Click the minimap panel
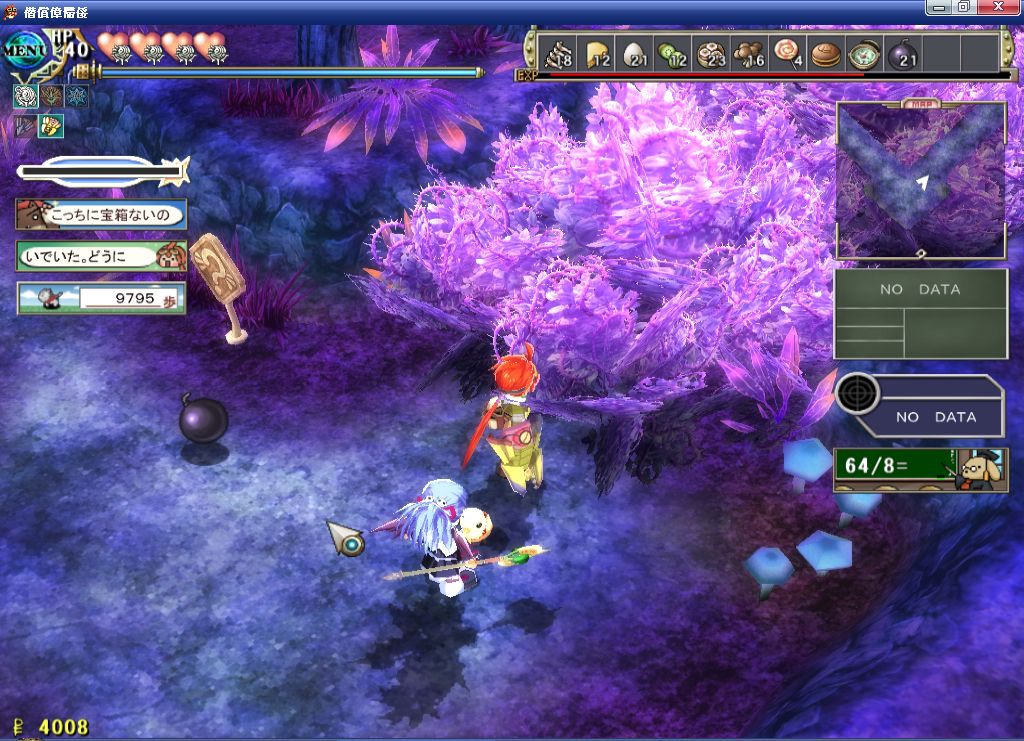Image resolution: width=1024 pixels, height=741 pixels. click(x=920, y=181)
